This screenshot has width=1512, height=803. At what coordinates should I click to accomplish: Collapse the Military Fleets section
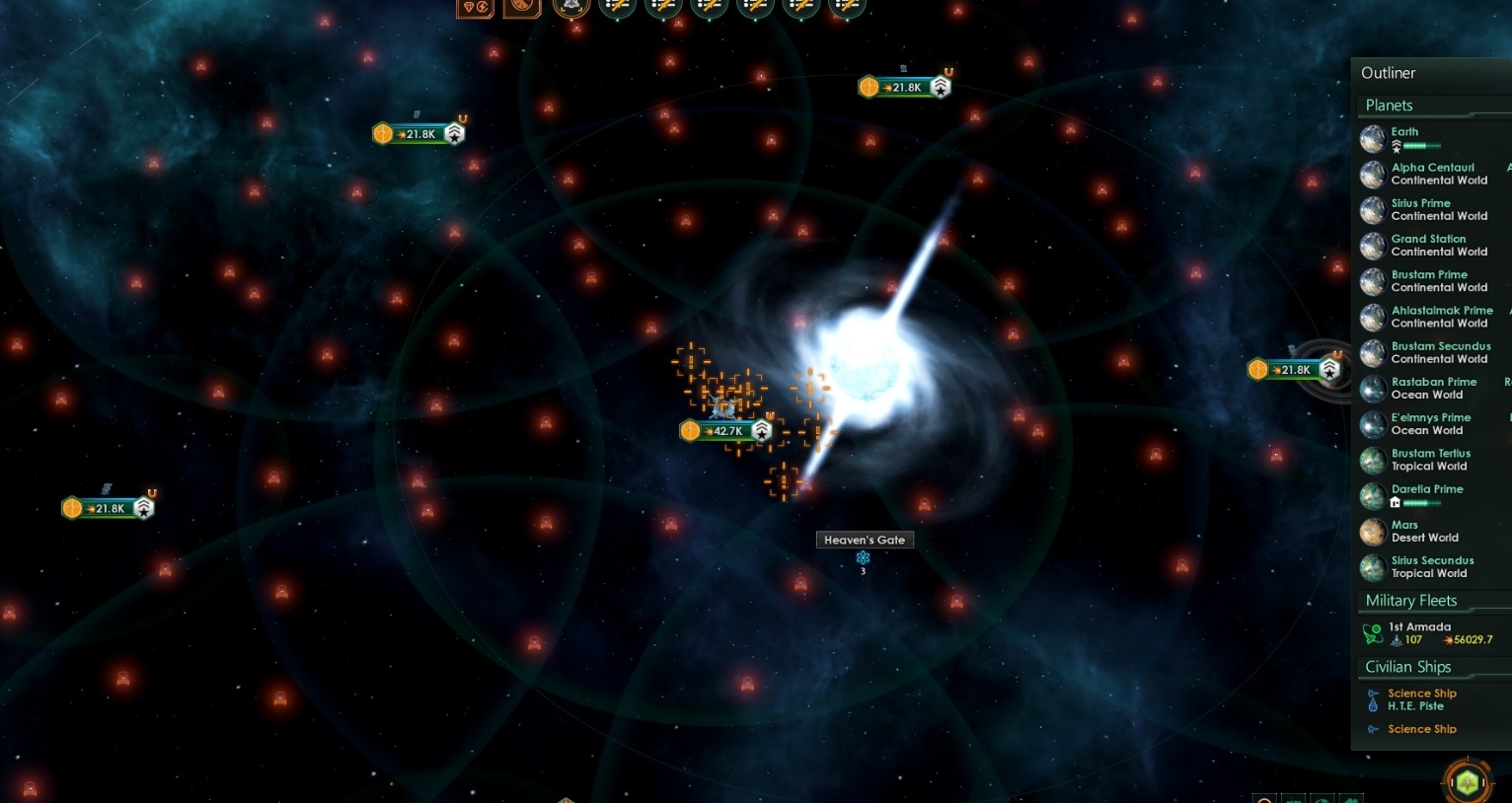(x=1410, y=600)
